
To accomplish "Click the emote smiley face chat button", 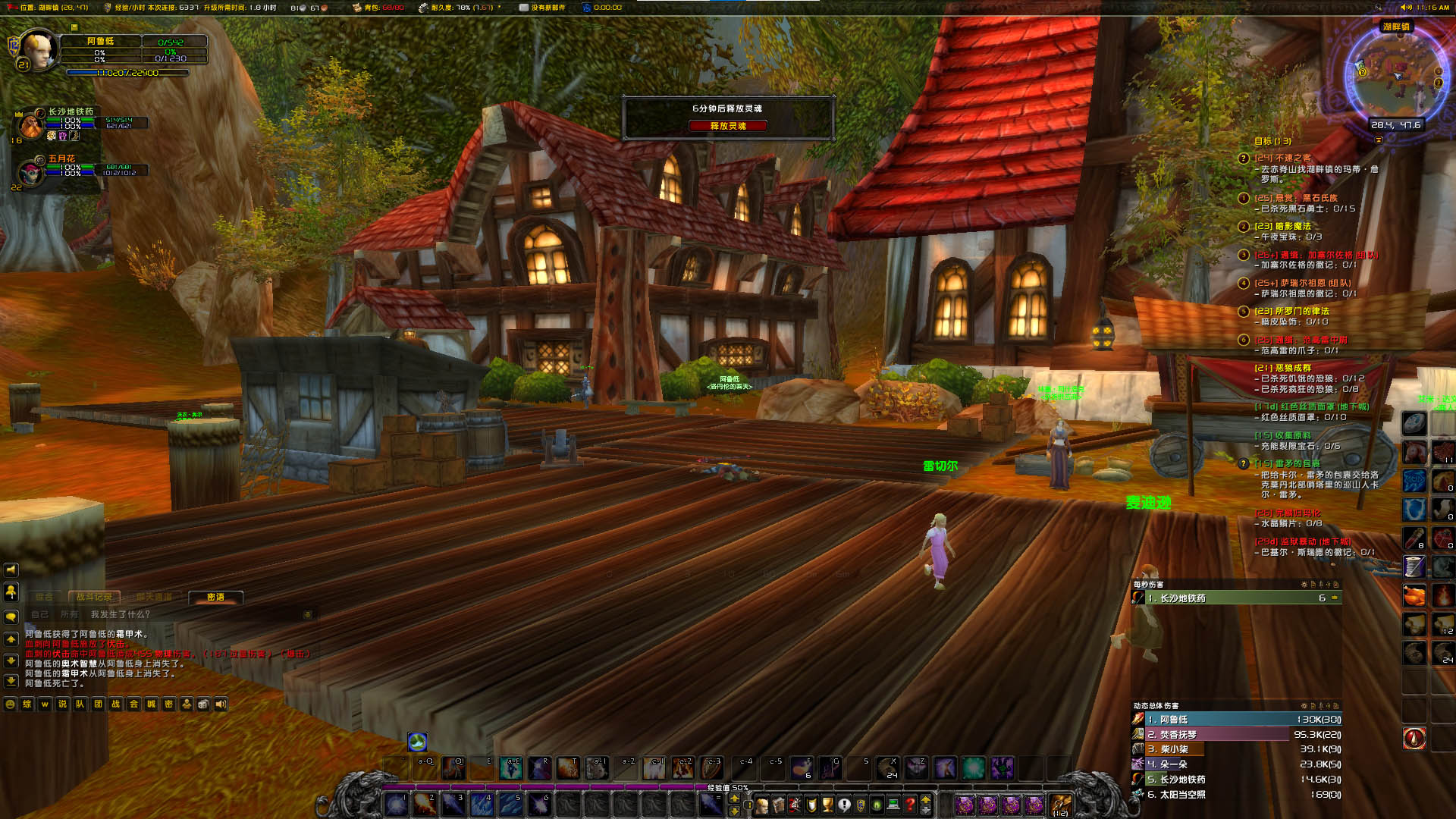I will (x=11, y=704).
